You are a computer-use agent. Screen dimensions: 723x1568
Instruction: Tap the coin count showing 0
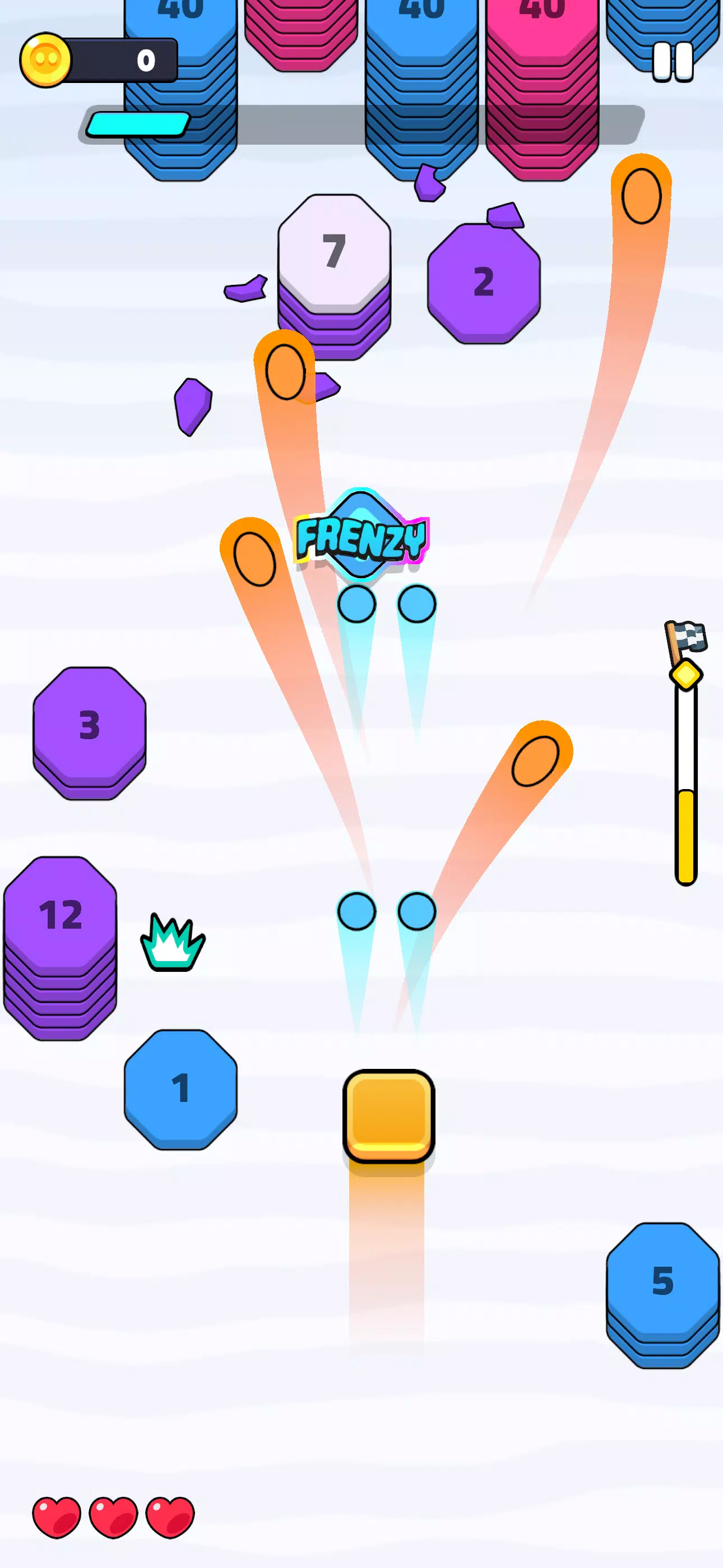146,59
